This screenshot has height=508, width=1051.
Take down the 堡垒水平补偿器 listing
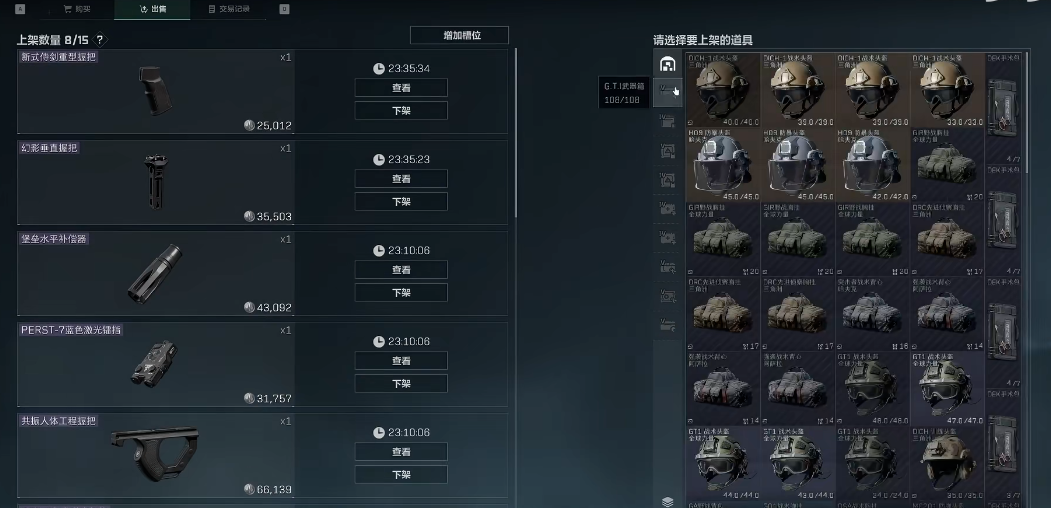point(401,292)
